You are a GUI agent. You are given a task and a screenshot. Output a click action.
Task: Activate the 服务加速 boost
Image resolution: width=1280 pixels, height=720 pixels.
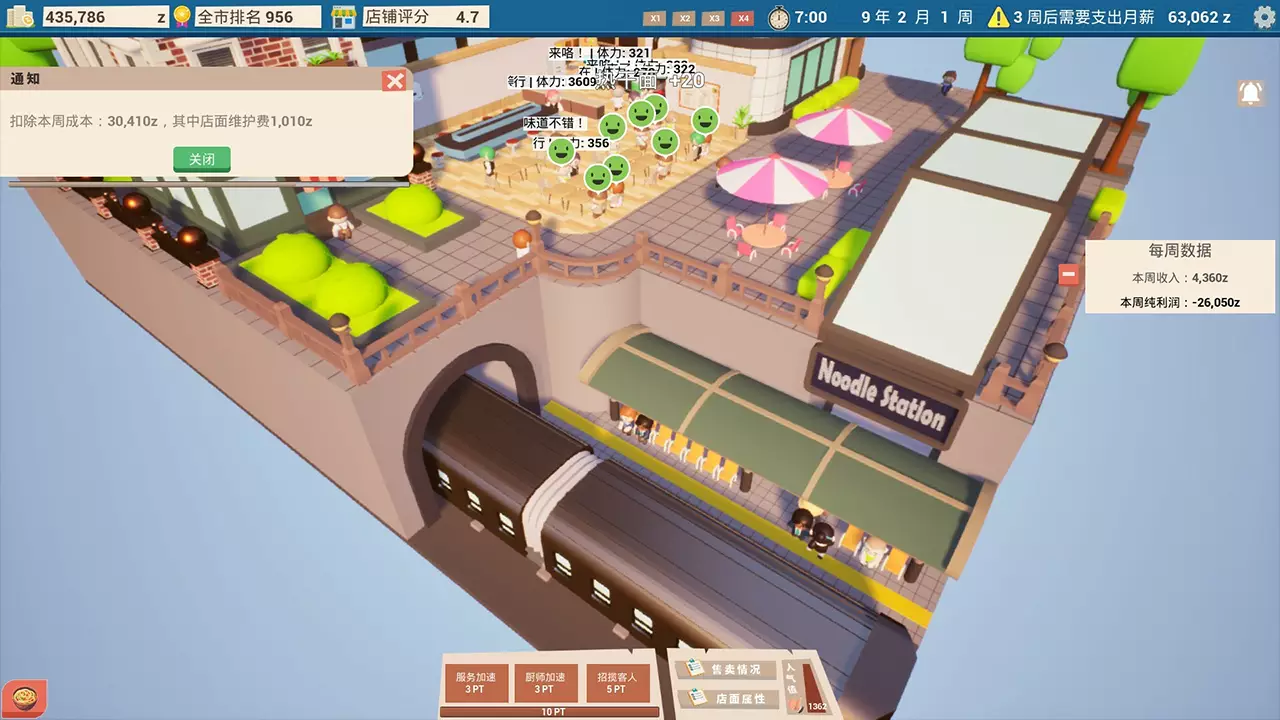point(477,681)
